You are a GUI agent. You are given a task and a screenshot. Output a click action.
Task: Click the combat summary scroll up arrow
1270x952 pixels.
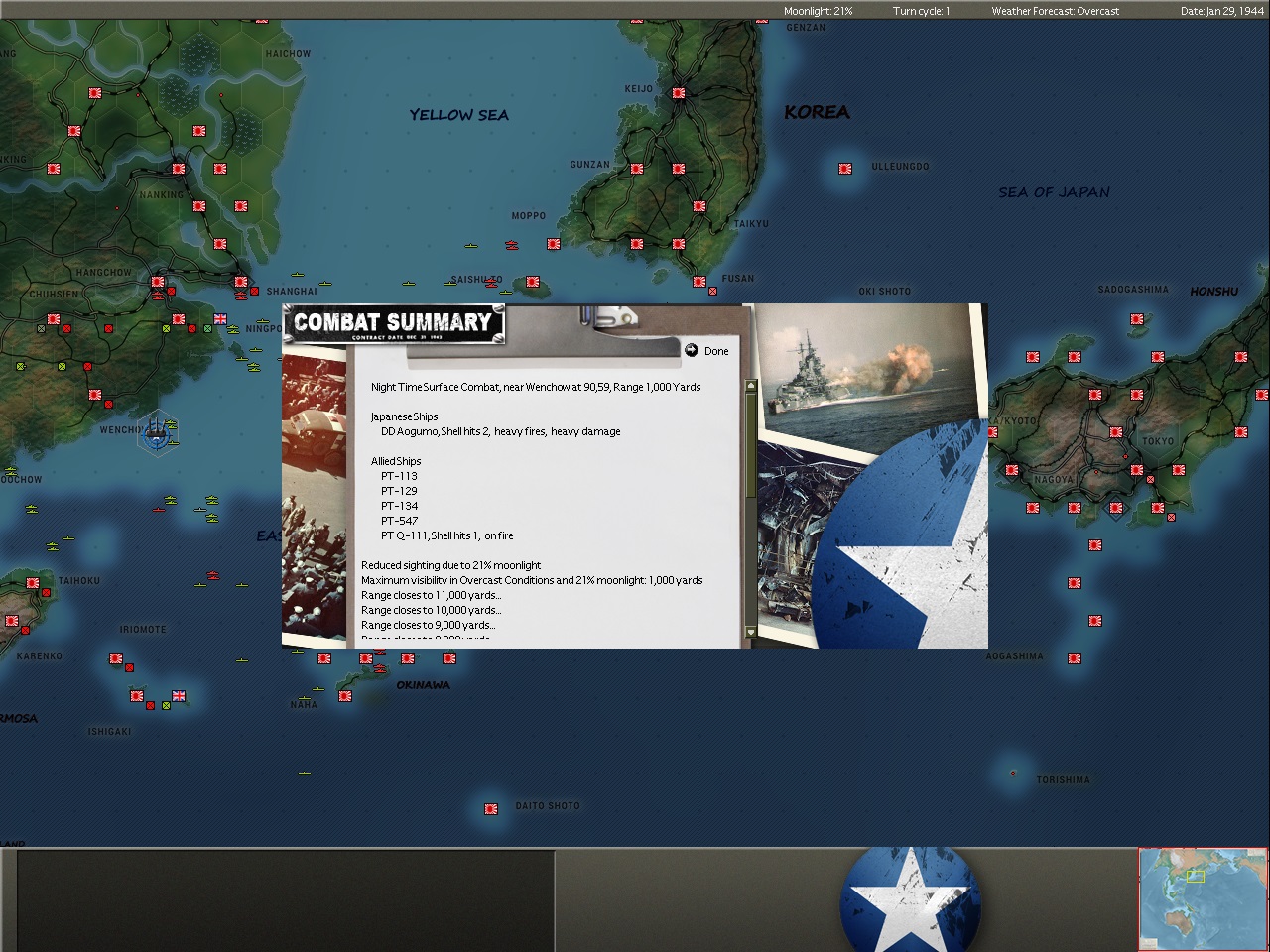click(750, 386)
